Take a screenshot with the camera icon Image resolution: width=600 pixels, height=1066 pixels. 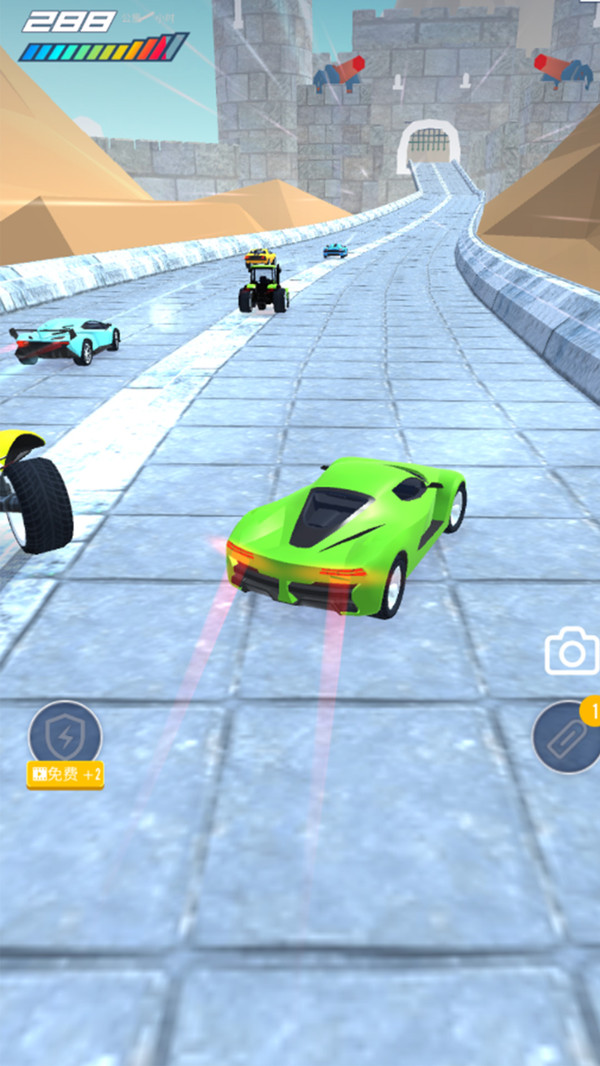(571, 652)
